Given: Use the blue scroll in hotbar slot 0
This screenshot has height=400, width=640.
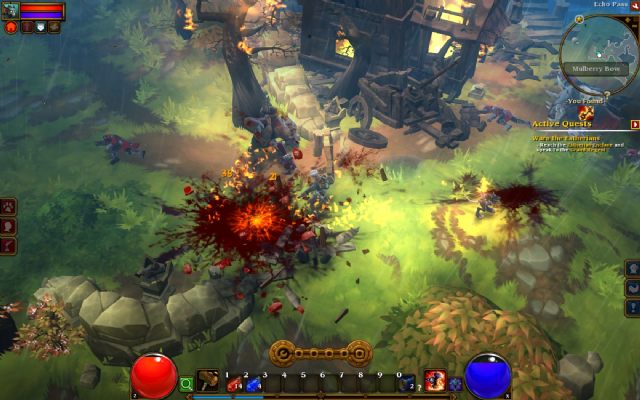Looking at the screenshot, I should click(x=405, y=383).
